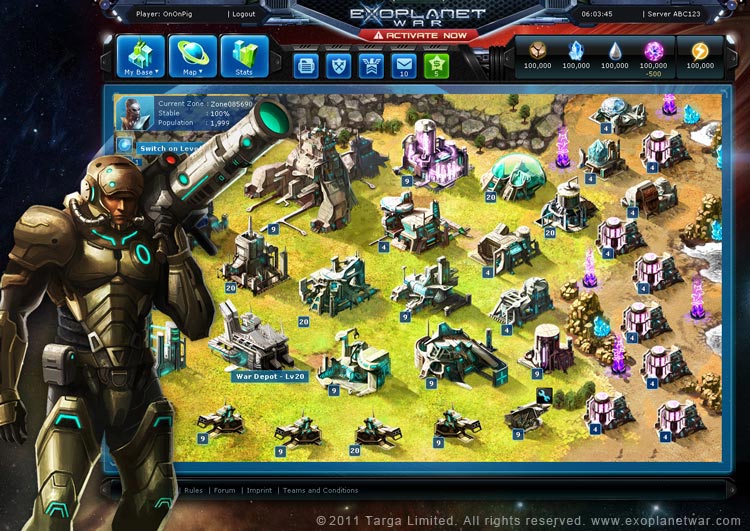Open the green star icon
Screen dimensions: 750x531
coord(436,65)
